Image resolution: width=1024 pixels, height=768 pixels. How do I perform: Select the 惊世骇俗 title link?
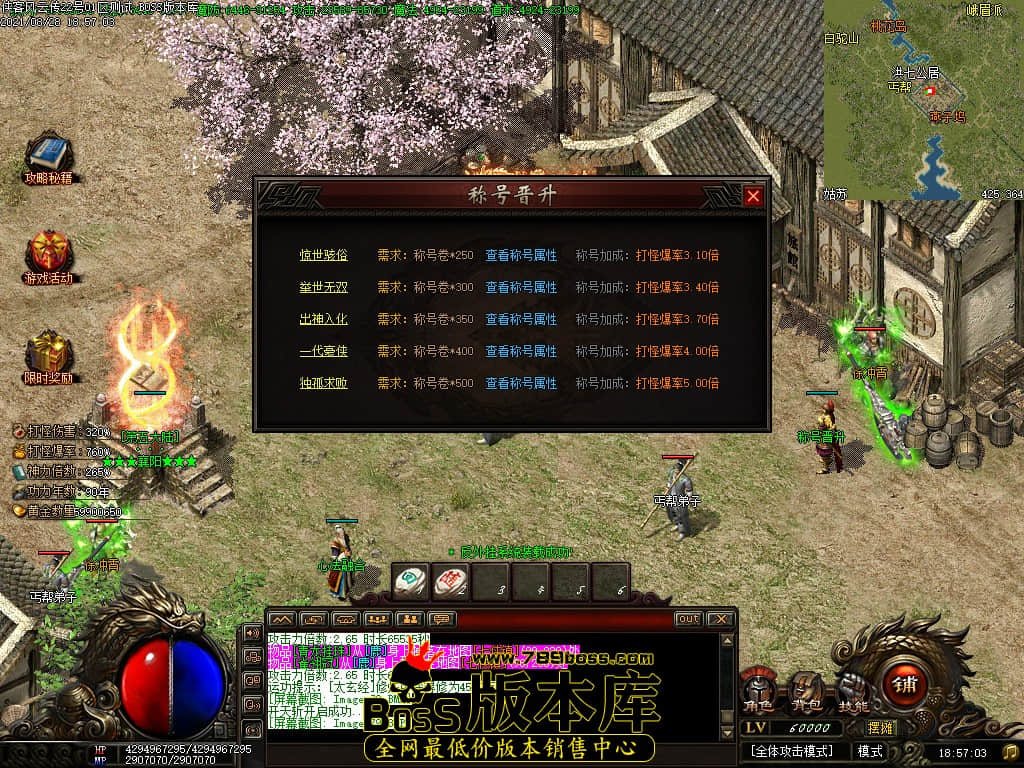pyautogui.click(x=323, y=255)
